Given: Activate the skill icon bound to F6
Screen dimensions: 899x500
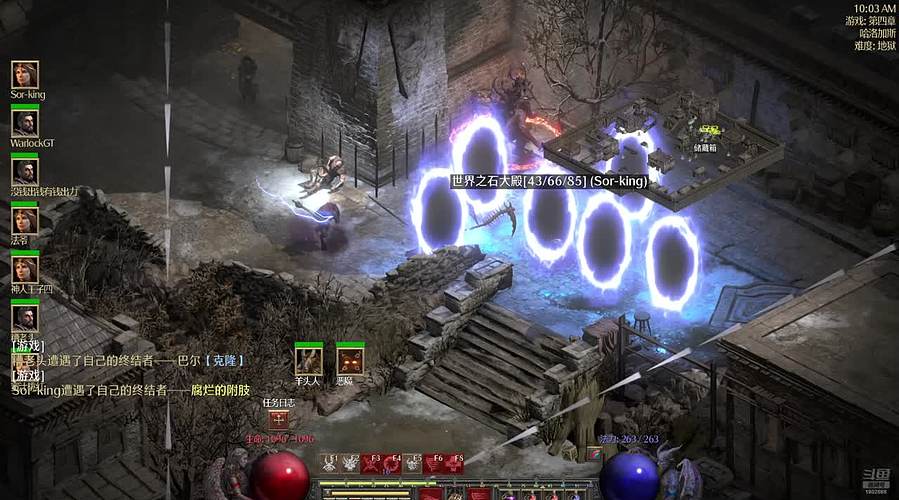Looking at the screenshot, I should point(436,463).
